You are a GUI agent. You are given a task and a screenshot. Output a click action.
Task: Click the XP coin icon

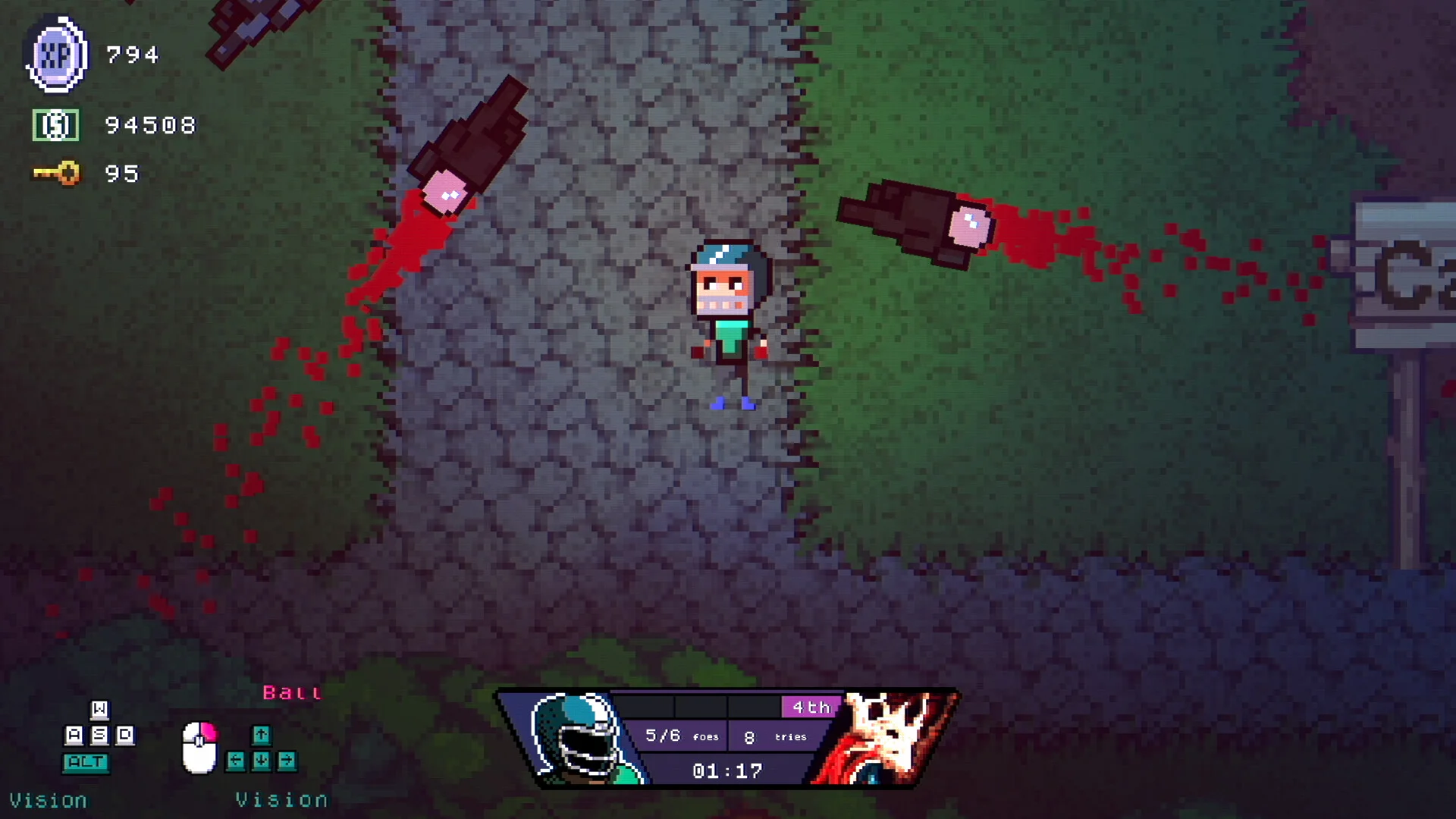(x=56, y=55)
